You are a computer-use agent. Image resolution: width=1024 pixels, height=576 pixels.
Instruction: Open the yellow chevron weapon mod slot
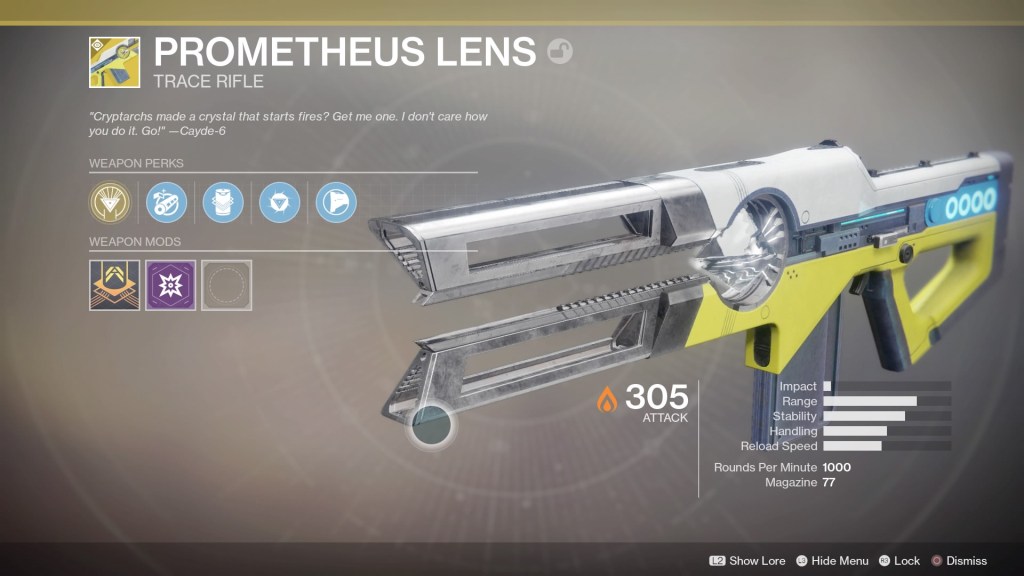[114, 285]
